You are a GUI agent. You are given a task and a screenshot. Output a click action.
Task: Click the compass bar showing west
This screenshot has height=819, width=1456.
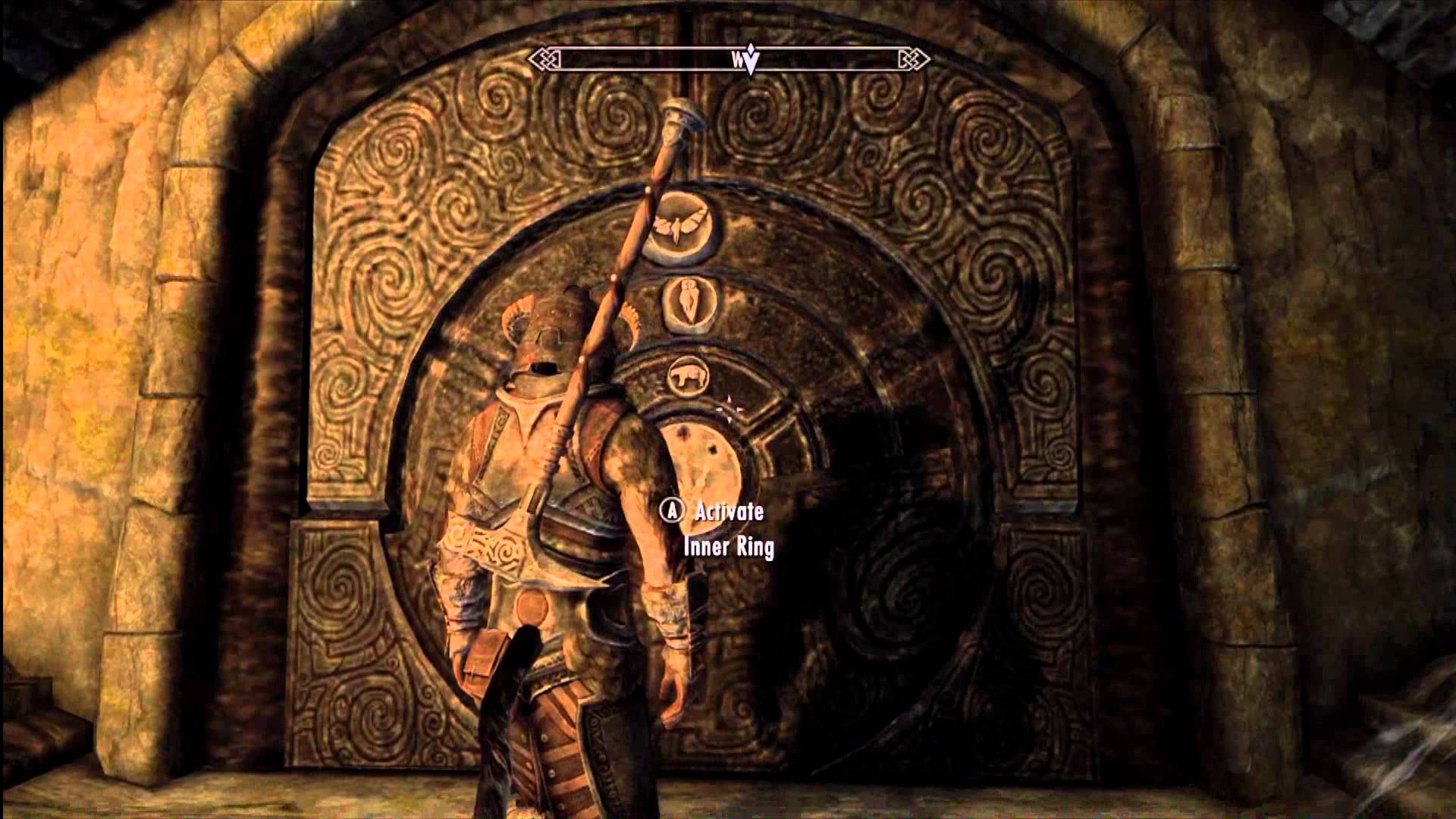(728, 58)
